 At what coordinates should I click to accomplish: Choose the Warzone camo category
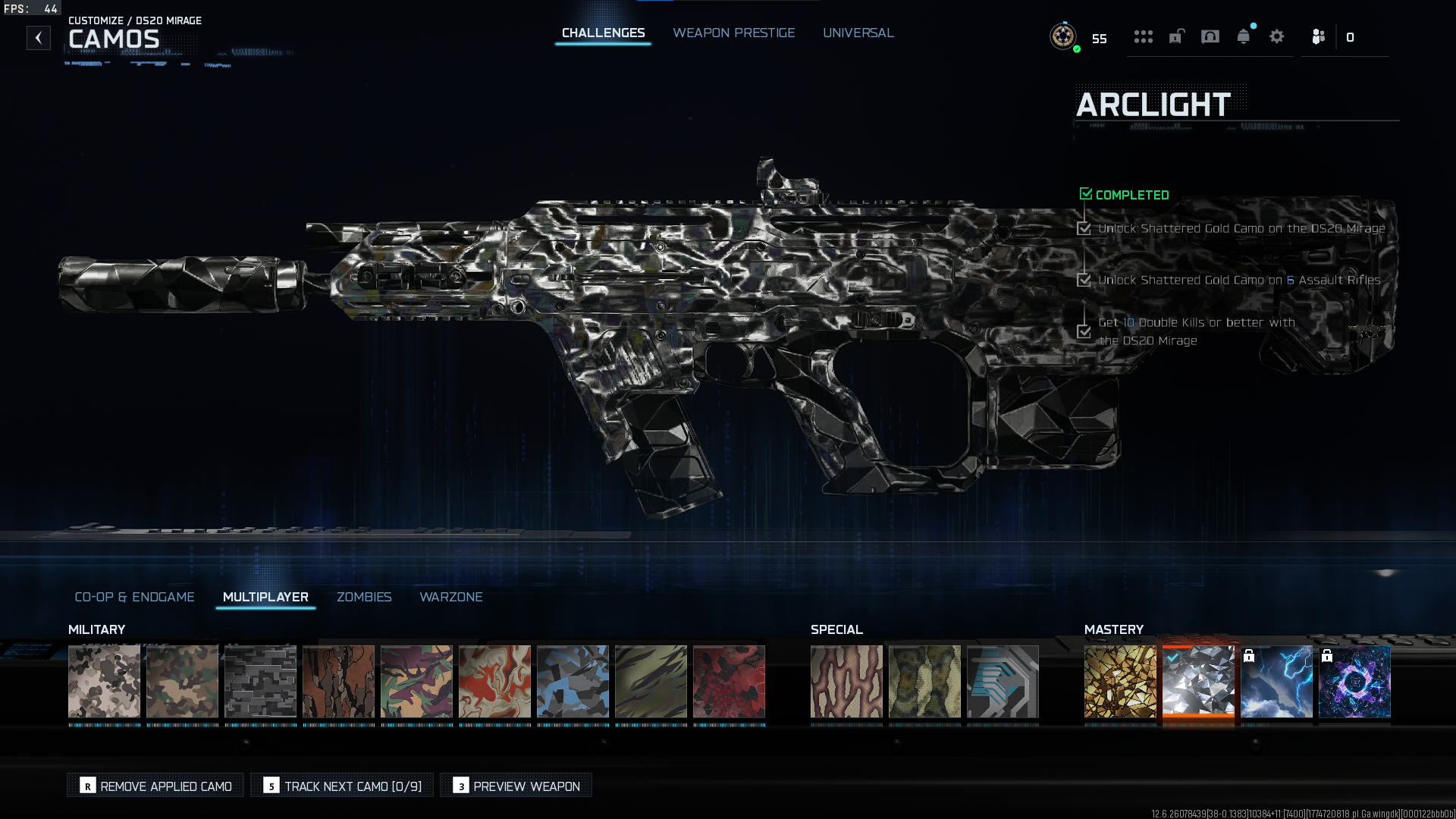450,597
